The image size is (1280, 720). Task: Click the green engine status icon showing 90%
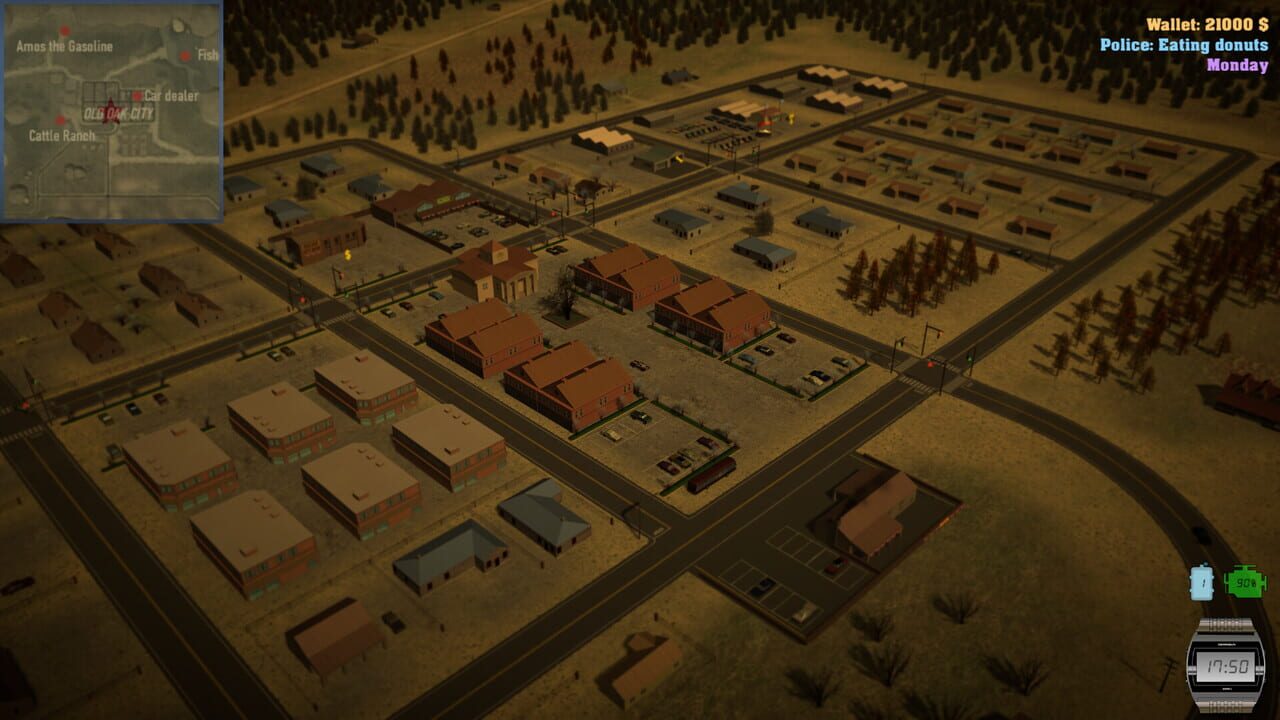1245,582
